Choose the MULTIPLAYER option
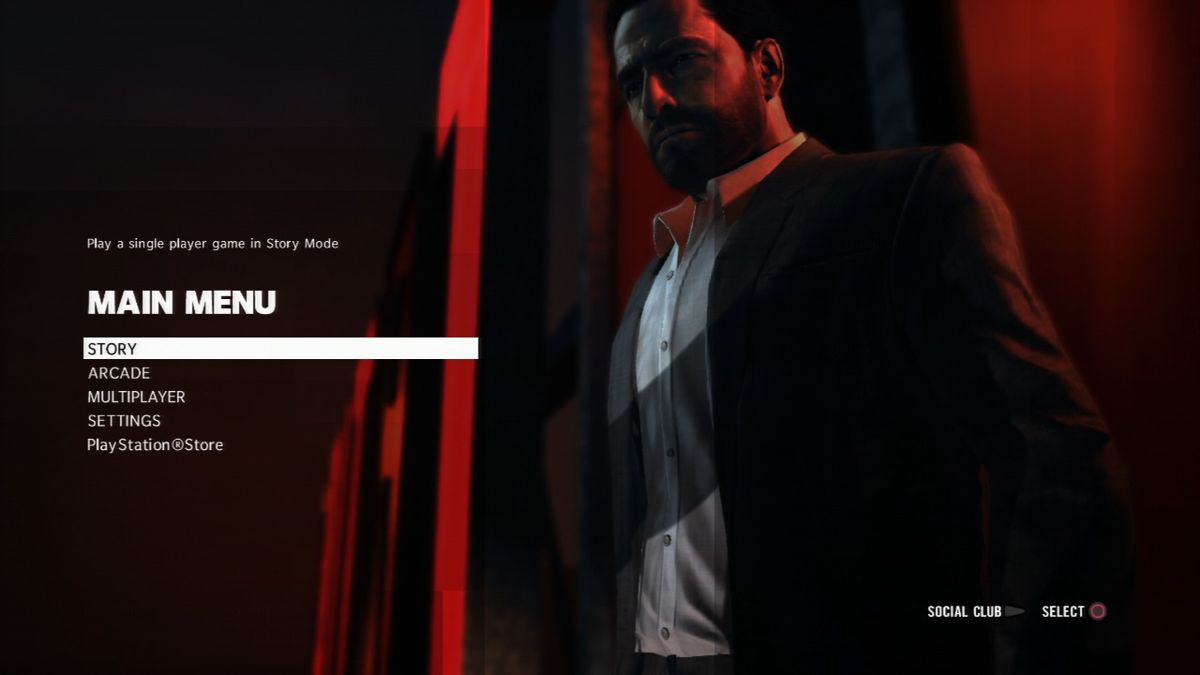 (136, 397)
